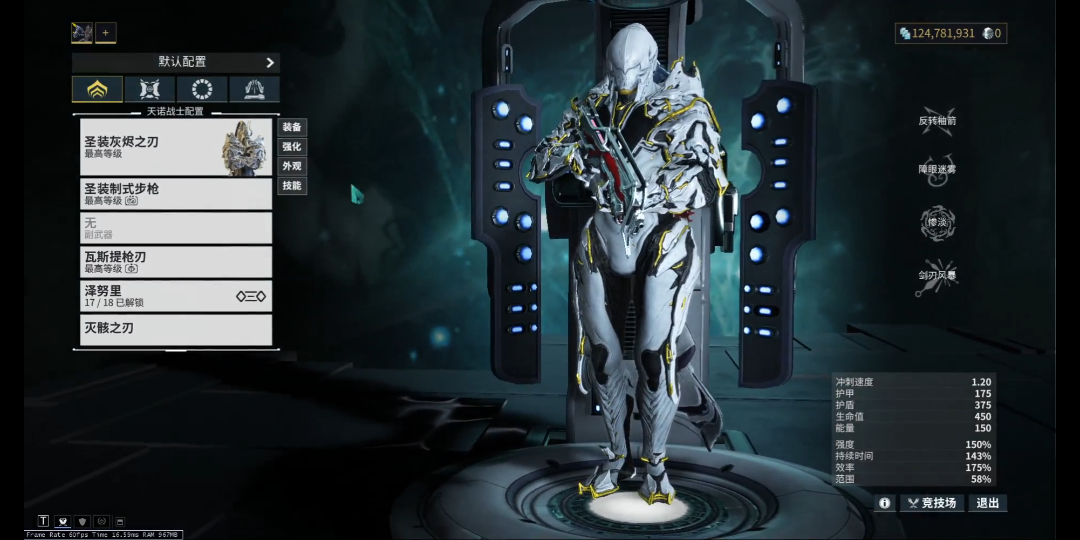This screenshot has height=540, width=1080.
Task: Click the 退出 exit button
Action: [987, 503]
